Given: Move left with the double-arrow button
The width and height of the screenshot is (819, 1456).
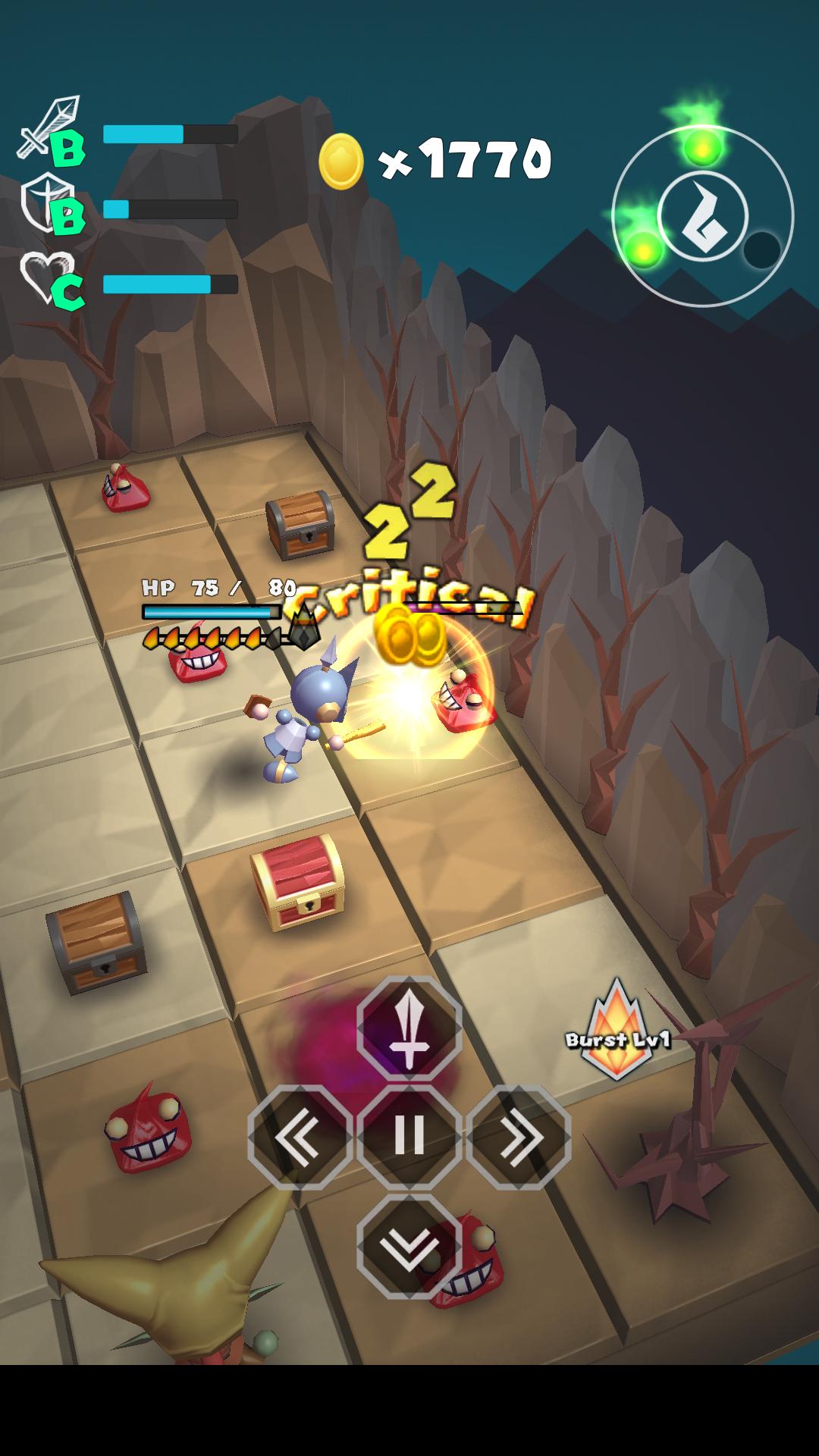Looking at the screenshot, I should [300, 1137].
